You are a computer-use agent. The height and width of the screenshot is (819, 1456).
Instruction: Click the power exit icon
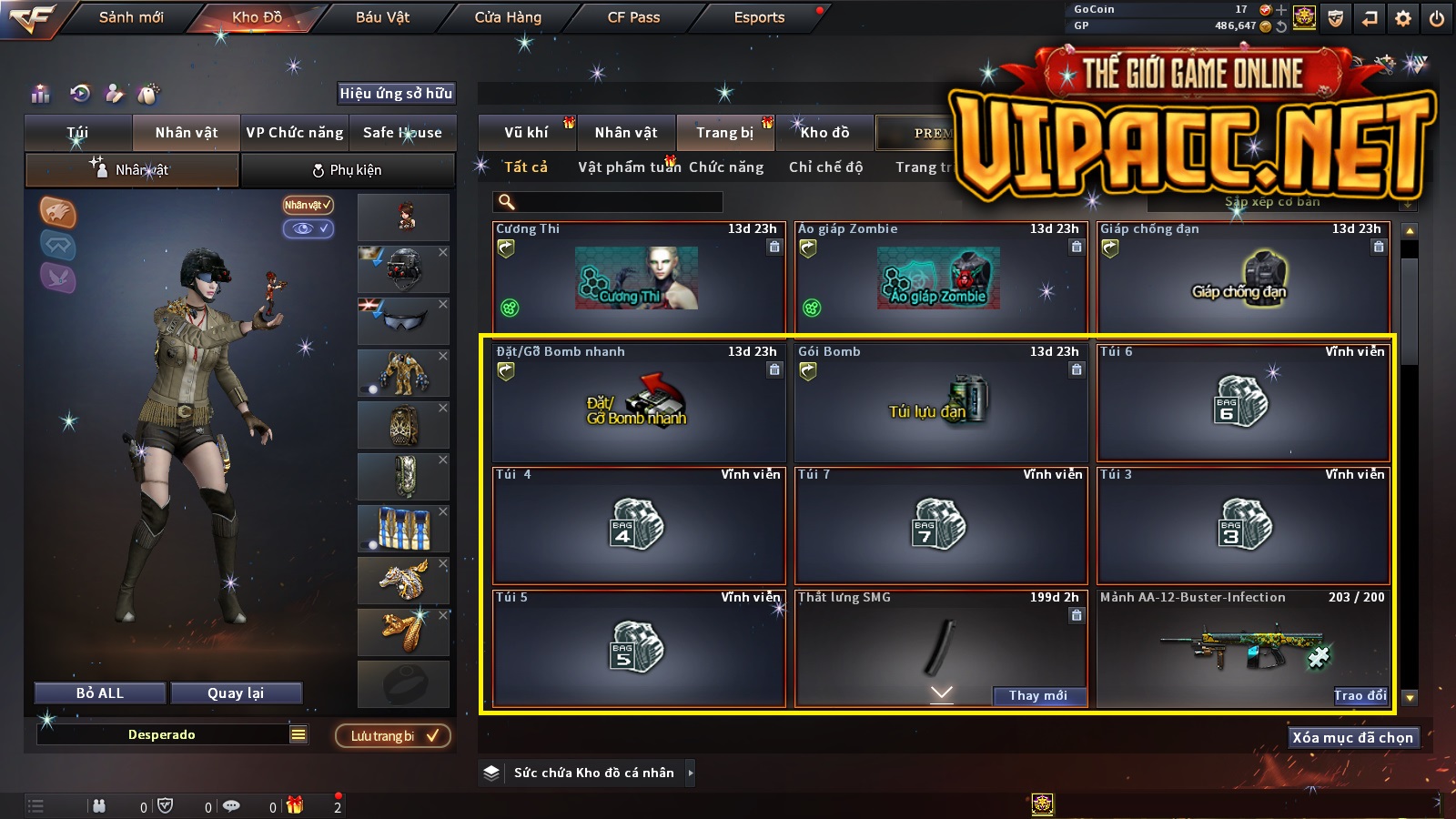pos(1437,18)
